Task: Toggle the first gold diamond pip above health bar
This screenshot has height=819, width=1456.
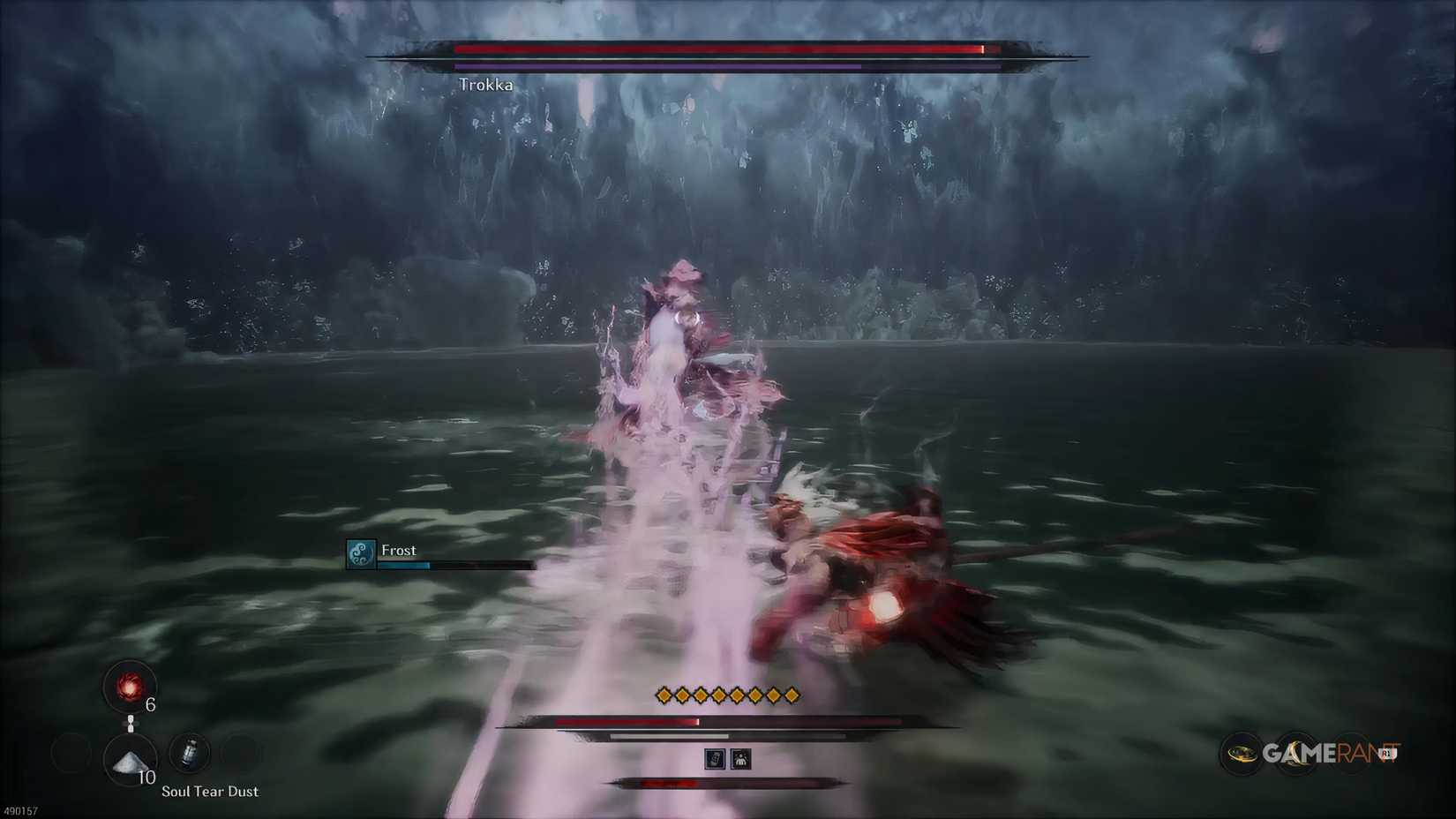Action: pyautogui.click(x=664, y=696)
